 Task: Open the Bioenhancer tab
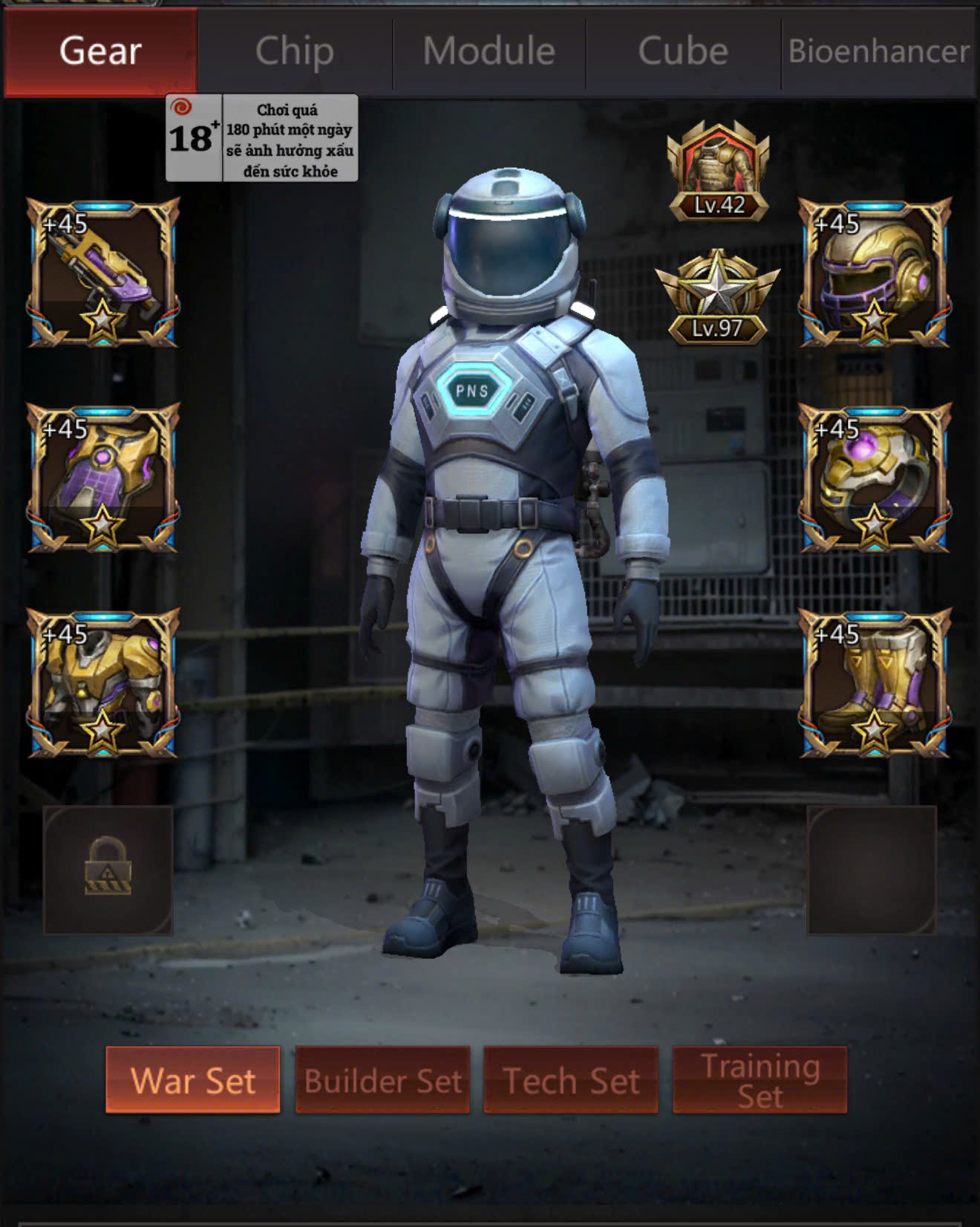point(878,52)
